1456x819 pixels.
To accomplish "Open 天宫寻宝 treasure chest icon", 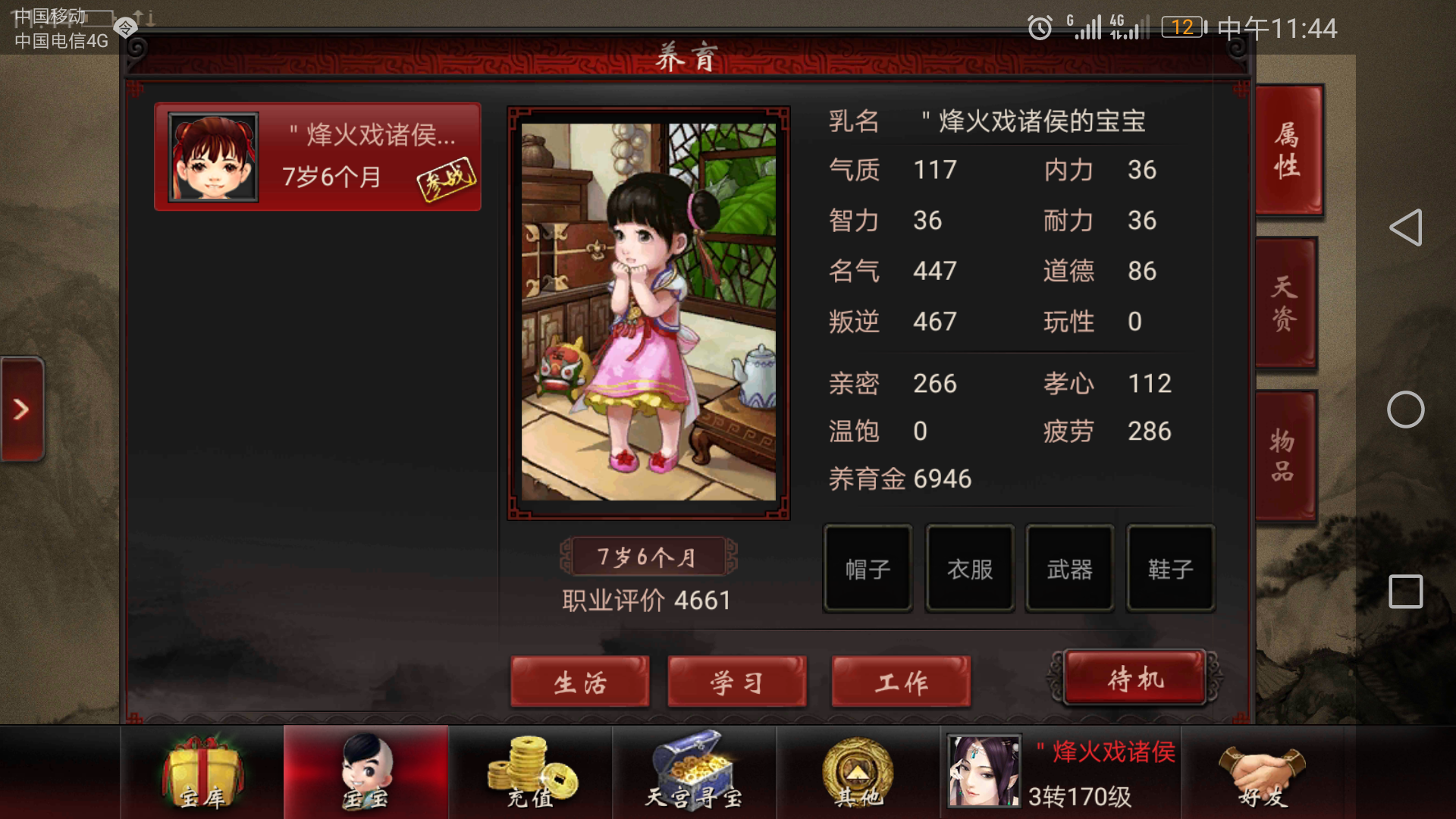I will [694, 772].
